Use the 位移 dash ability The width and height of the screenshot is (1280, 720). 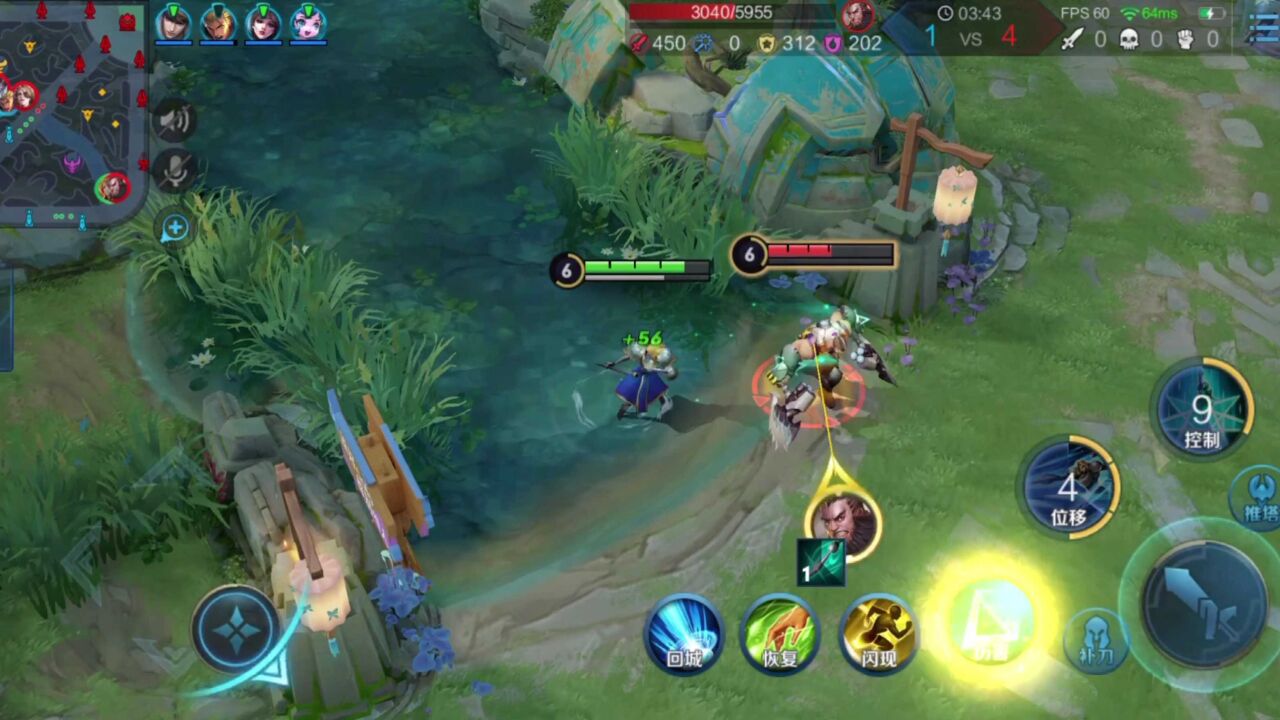tap(1068, 488)
